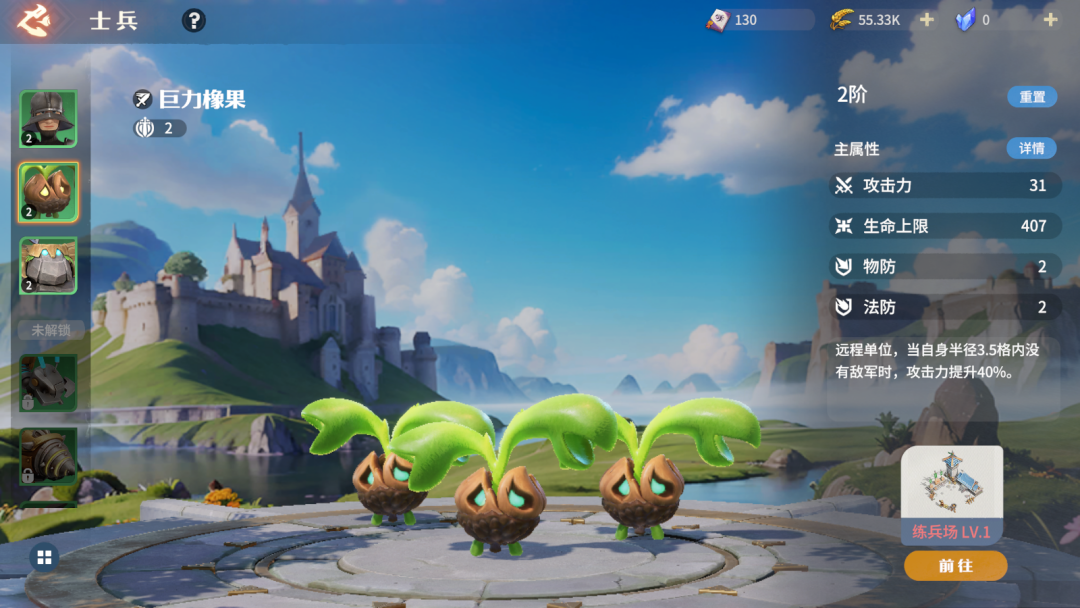Select the hooded soldier portrait
The image size is (1080, 608).
coord(48,119)
